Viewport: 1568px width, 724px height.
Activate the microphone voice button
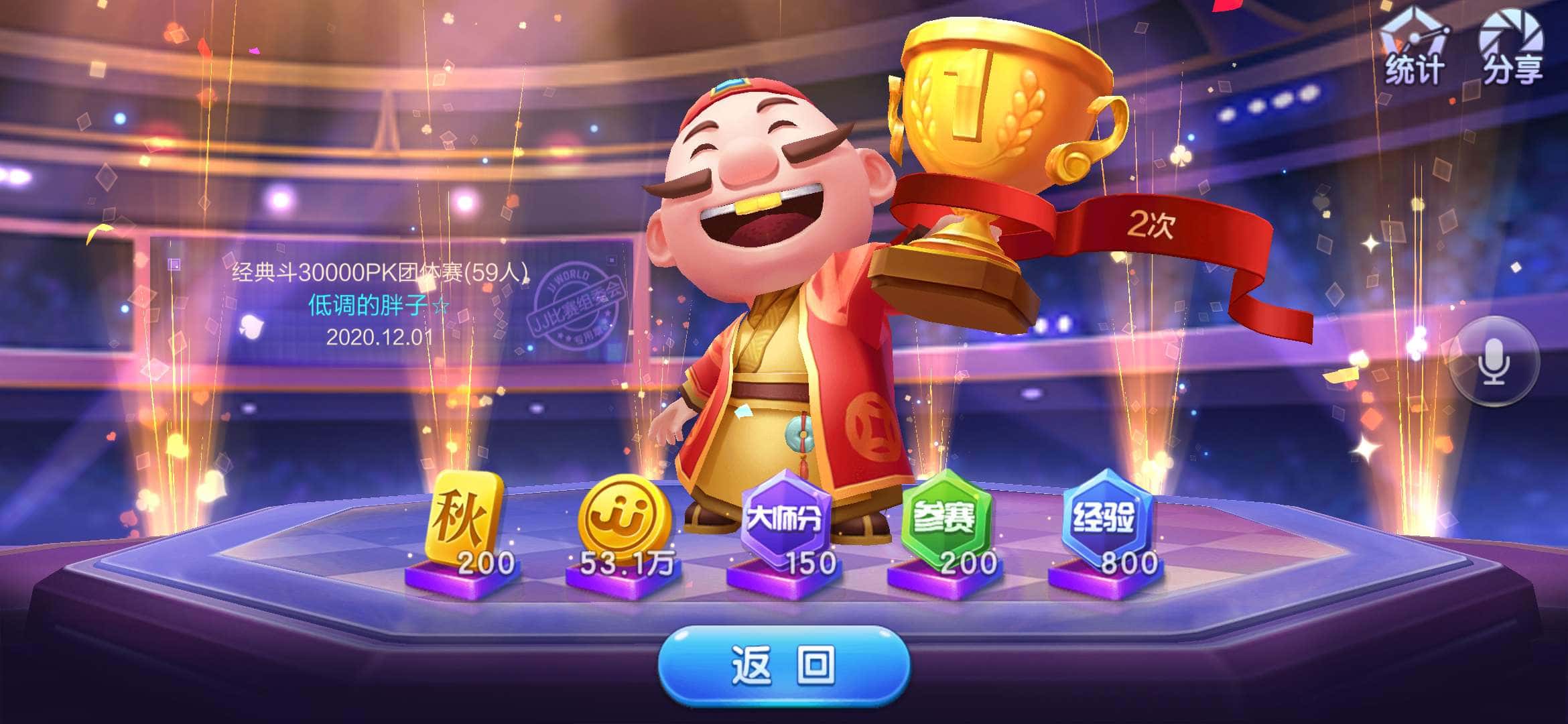pyautogui.click(x=1494, y=362)
